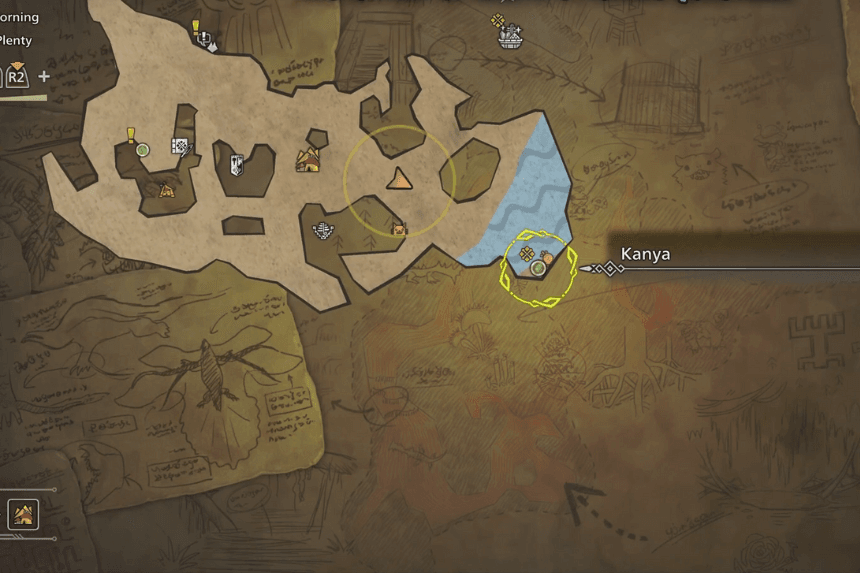Click the base camp tent icon on the map

click(x=307, y=159)
